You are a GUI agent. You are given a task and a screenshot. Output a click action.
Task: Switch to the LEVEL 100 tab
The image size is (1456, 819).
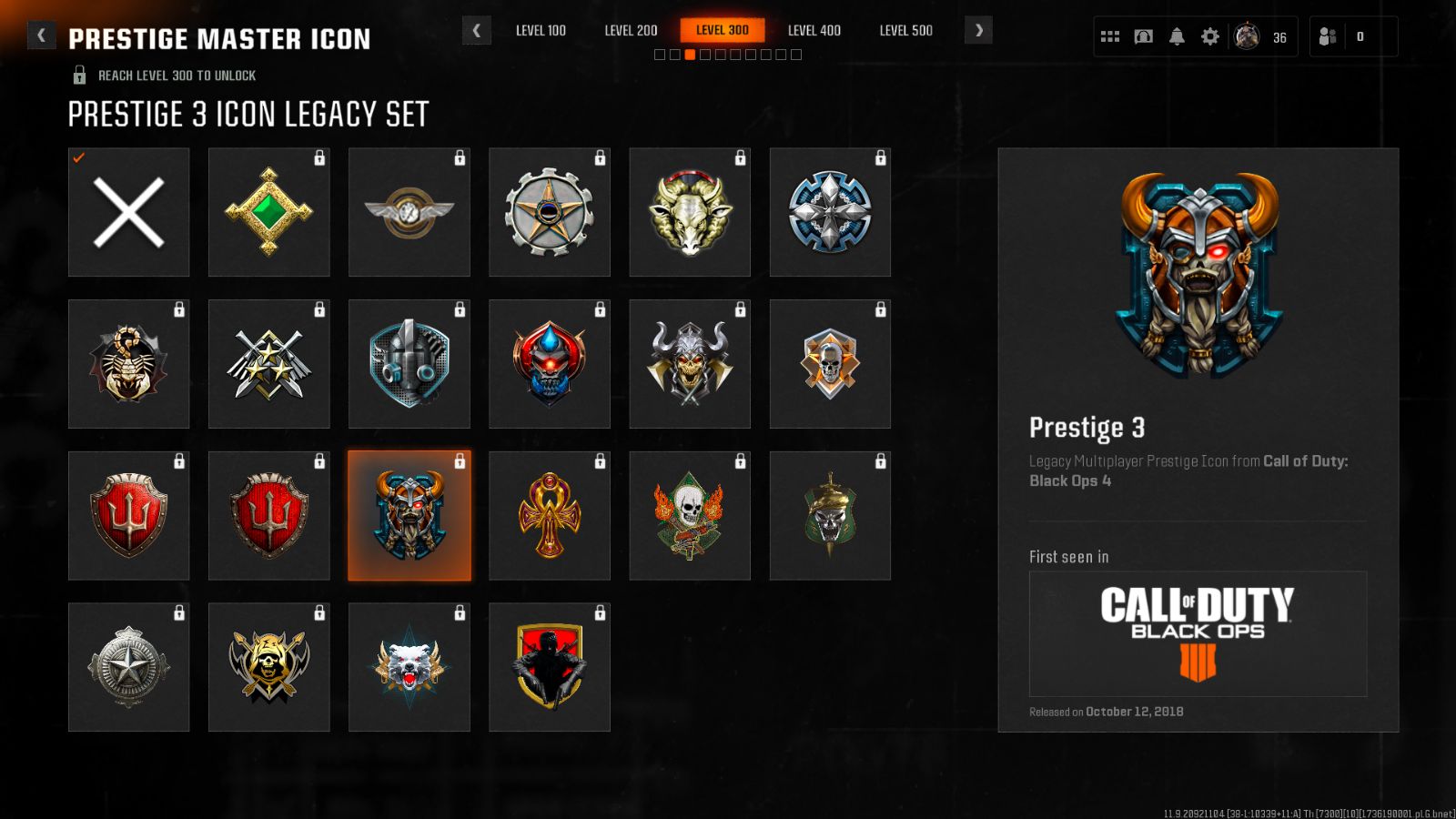[x=541, y=30]
